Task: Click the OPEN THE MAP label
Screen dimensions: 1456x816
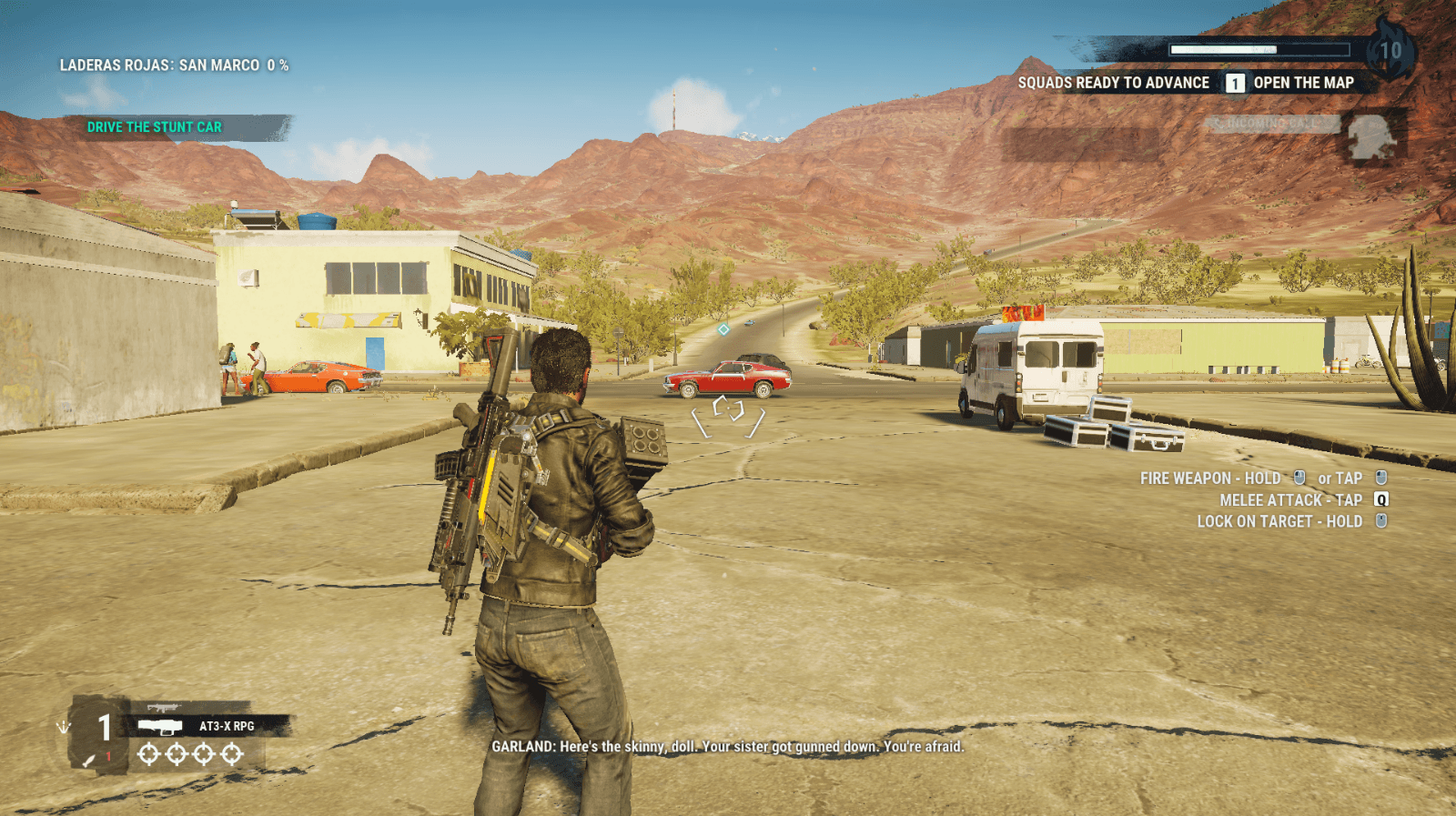Action: tap(1304, 83)
